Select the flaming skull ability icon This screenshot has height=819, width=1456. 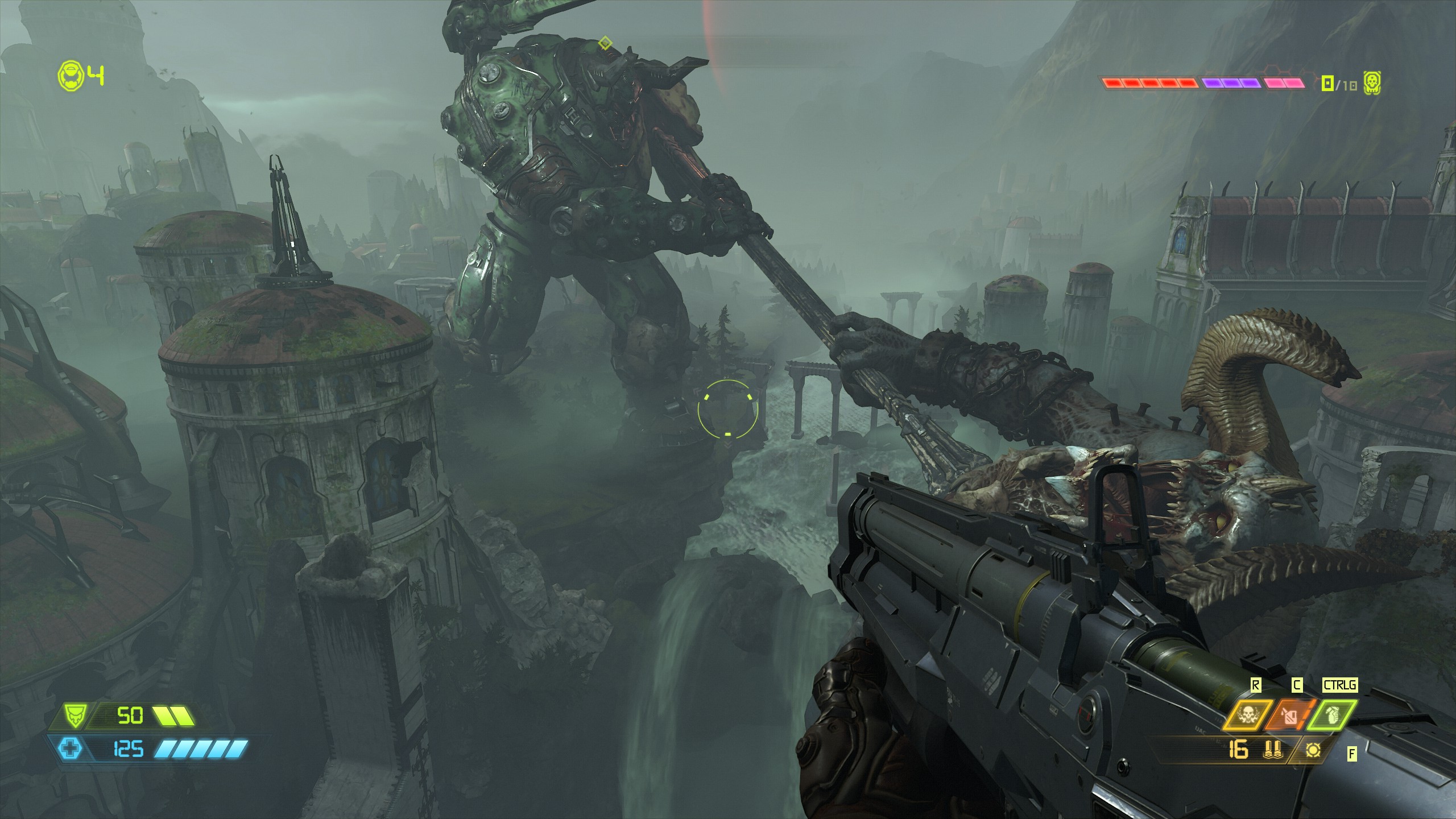[1247, 716]
